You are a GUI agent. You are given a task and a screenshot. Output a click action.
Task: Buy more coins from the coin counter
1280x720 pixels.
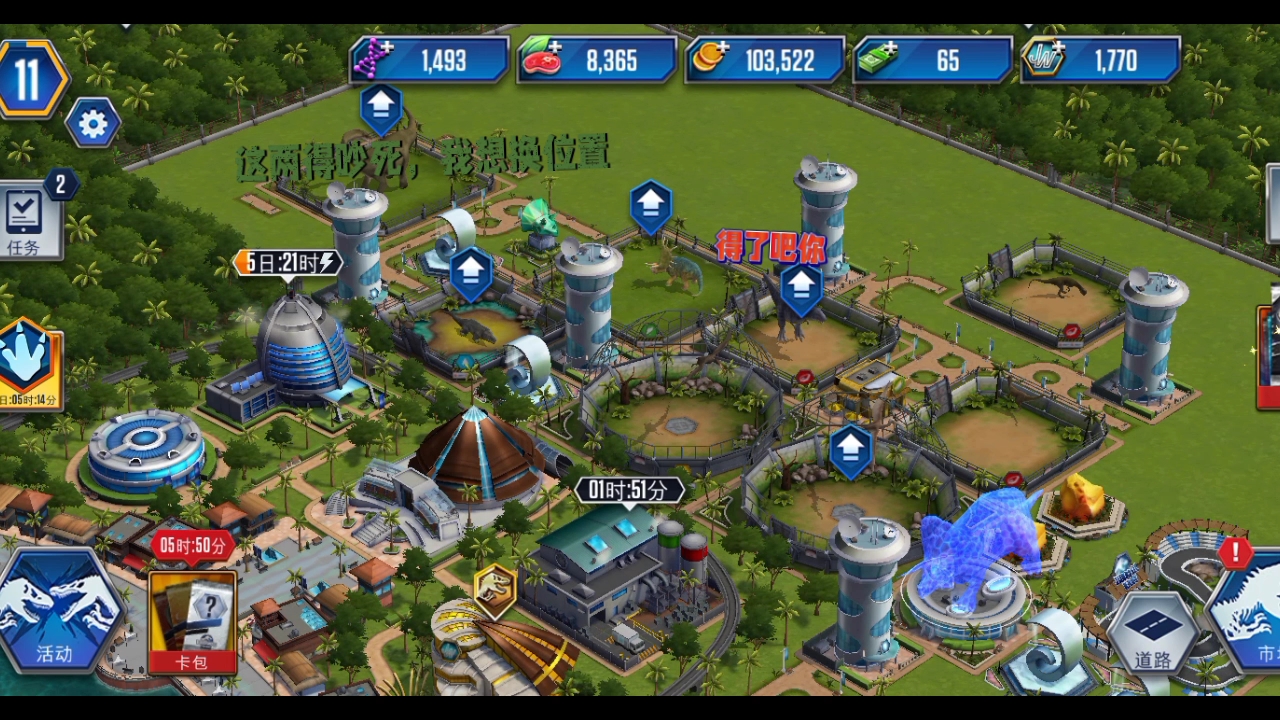point(710,59)
